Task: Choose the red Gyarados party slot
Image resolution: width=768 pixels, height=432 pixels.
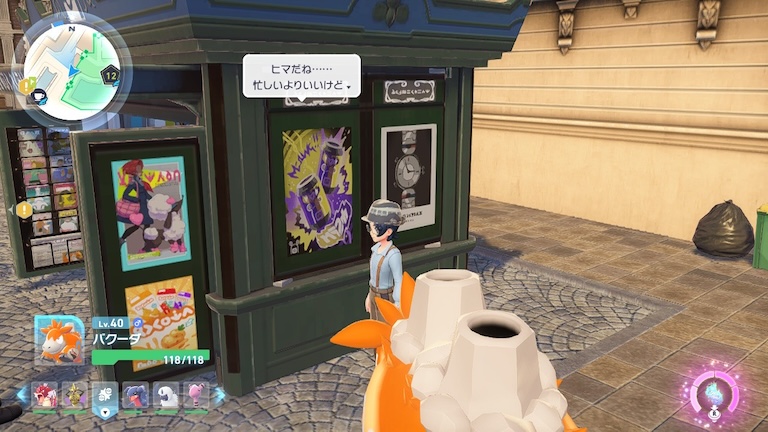Action: click(45, 395)
